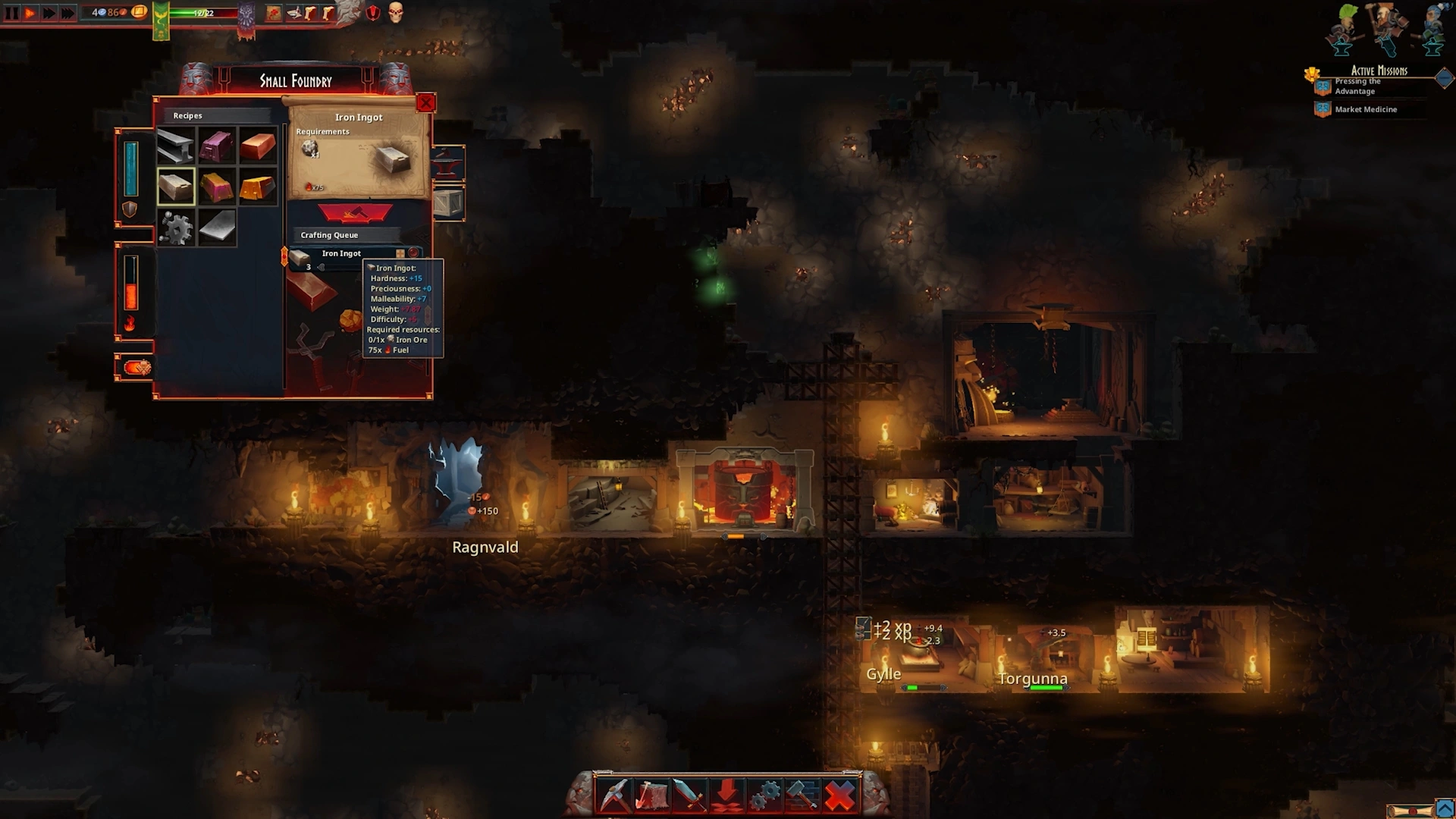This screenshot has height=819, width=1456.
Task: Open the anvil side tab
Action: click(x=448, y=163)
